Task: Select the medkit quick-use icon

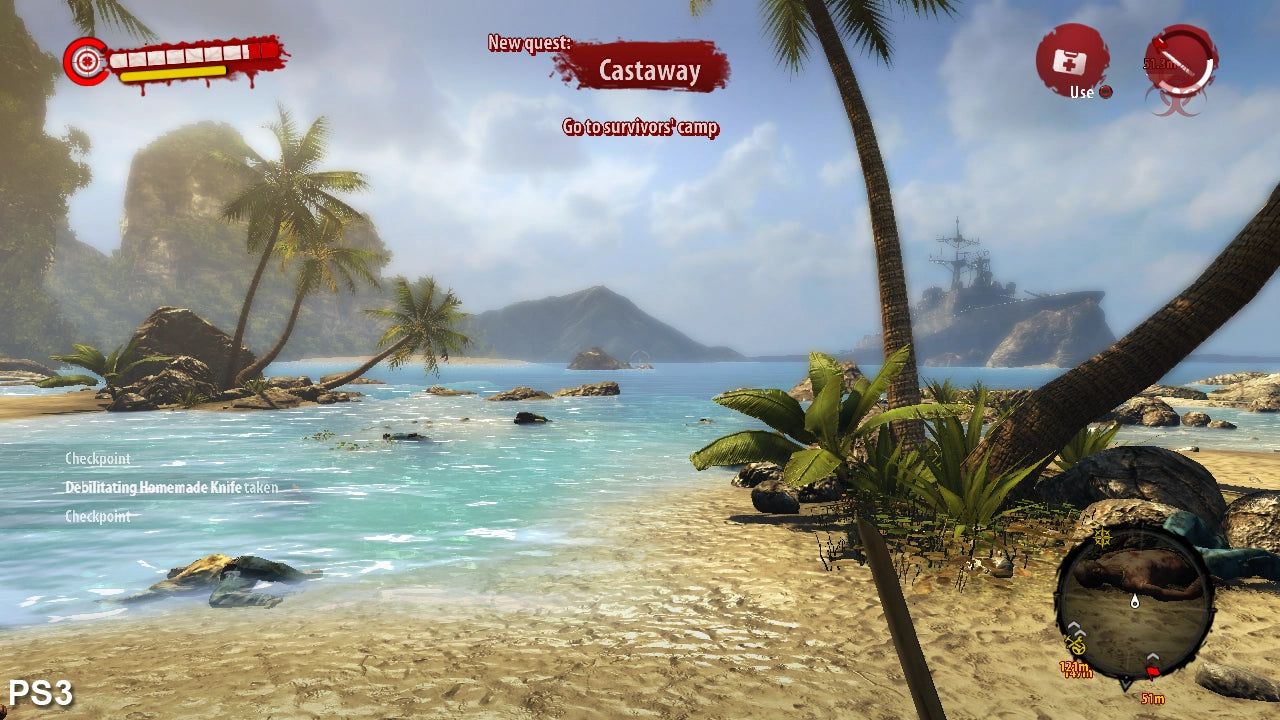Action: pos(1071,60)
